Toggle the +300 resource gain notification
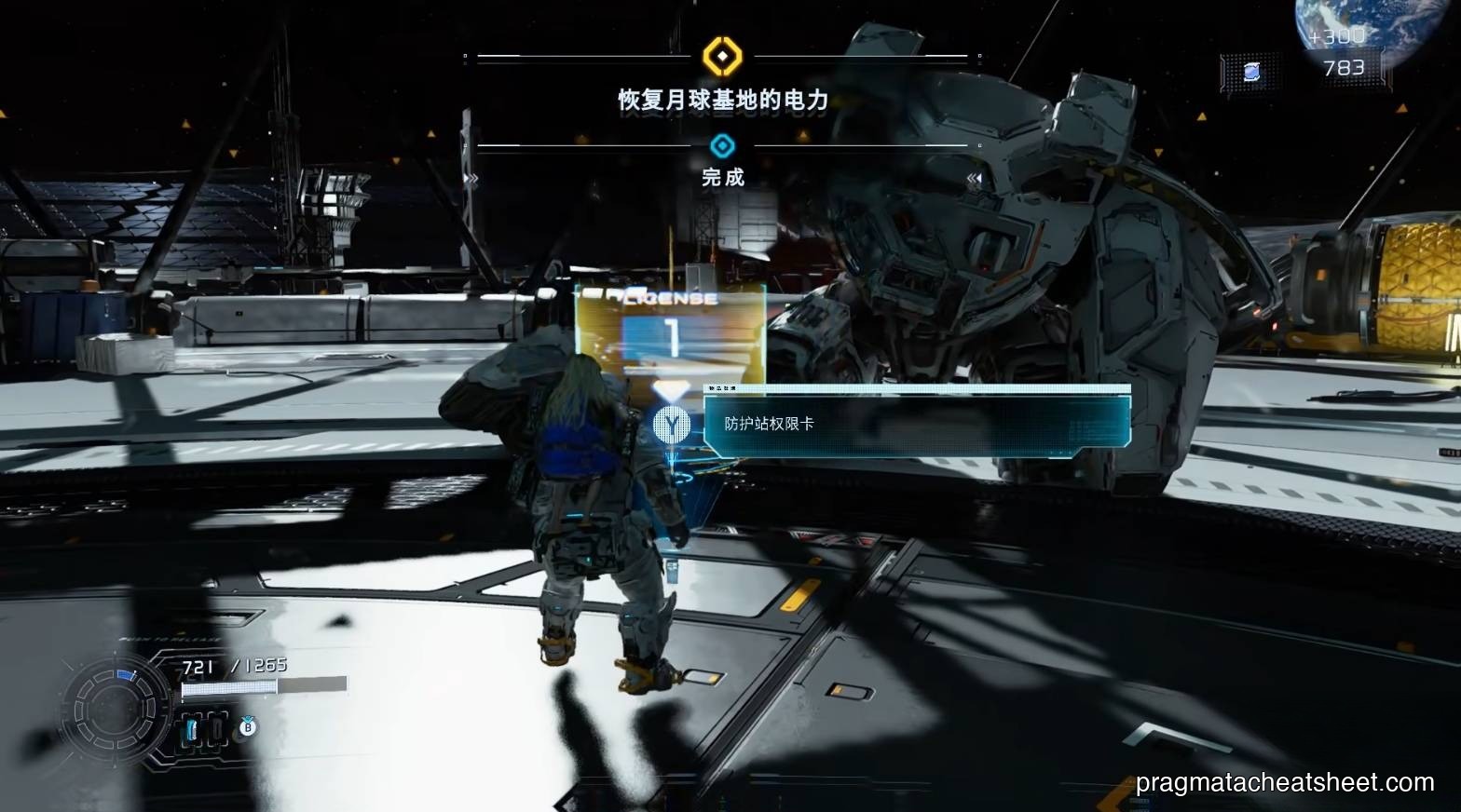The height and width of the screenshot is (812, 1461). (x=1337, y=37)
